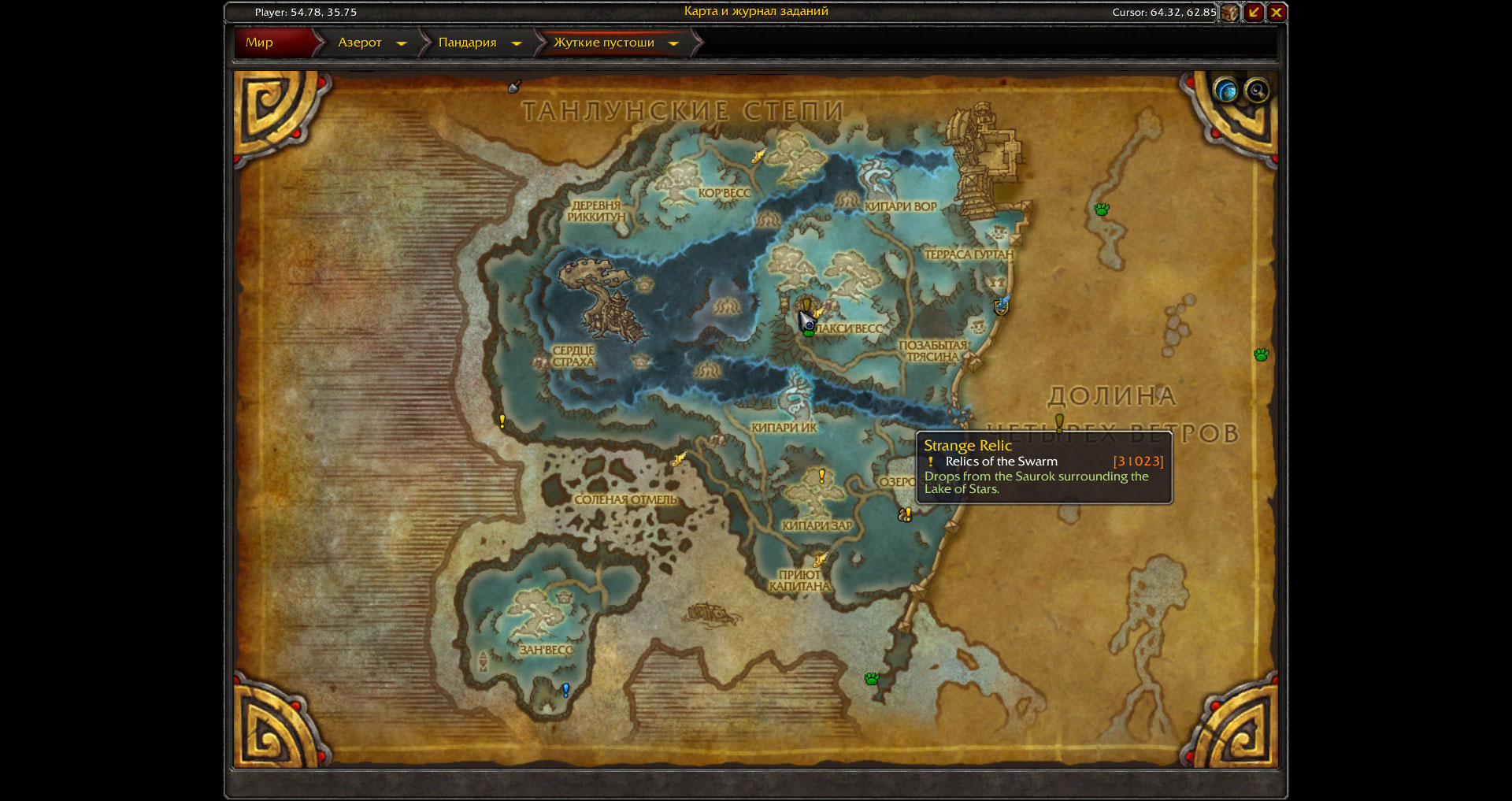Expand the Пандария zone dropdown arrow
1512x801 pixels.
pyautogui.click(x=517, y=43)
